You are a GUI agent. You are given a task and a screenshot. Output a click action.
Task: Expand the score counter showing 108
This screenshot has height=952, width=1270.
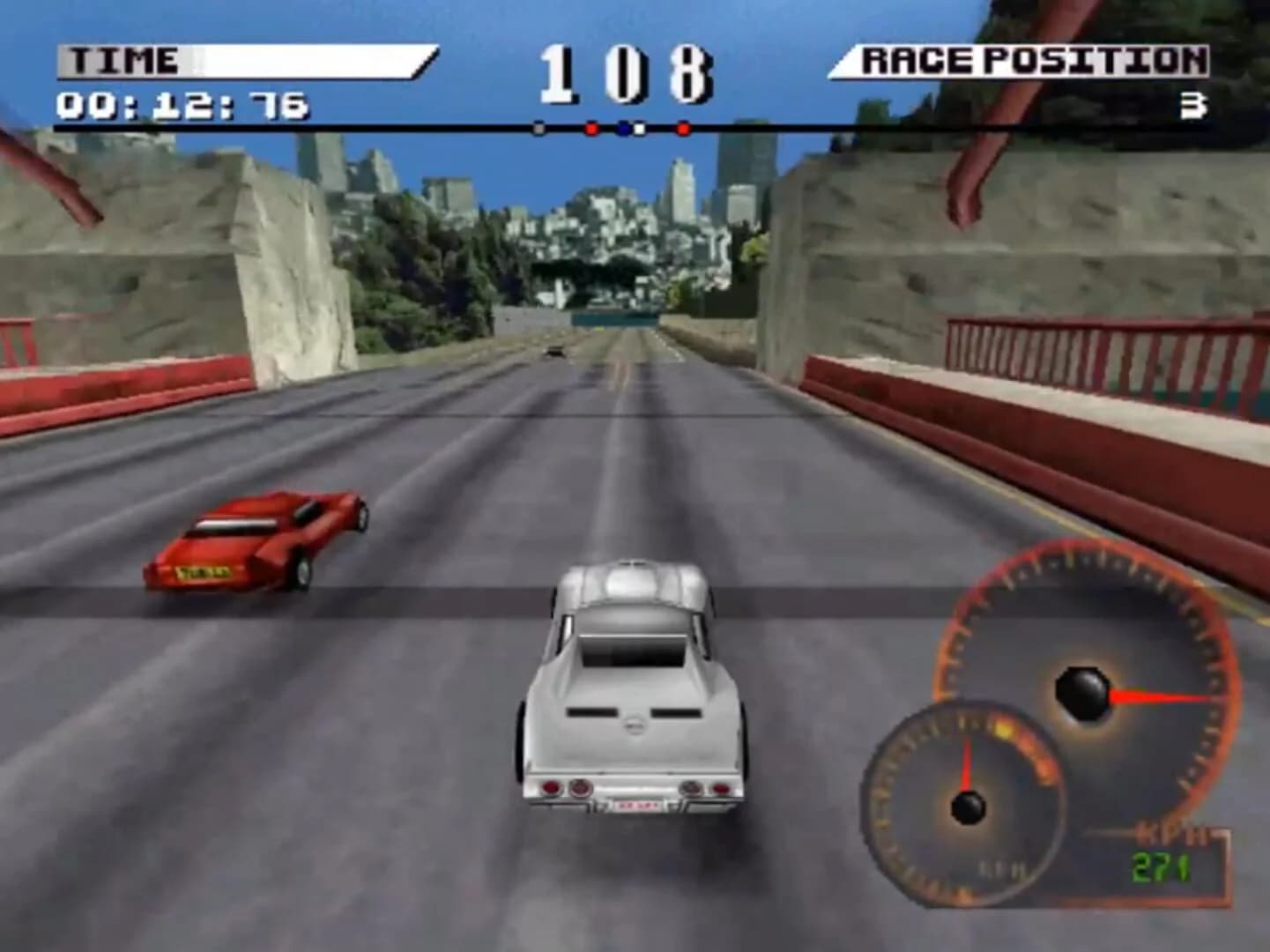pyautogui.click(x=624, y=72)
